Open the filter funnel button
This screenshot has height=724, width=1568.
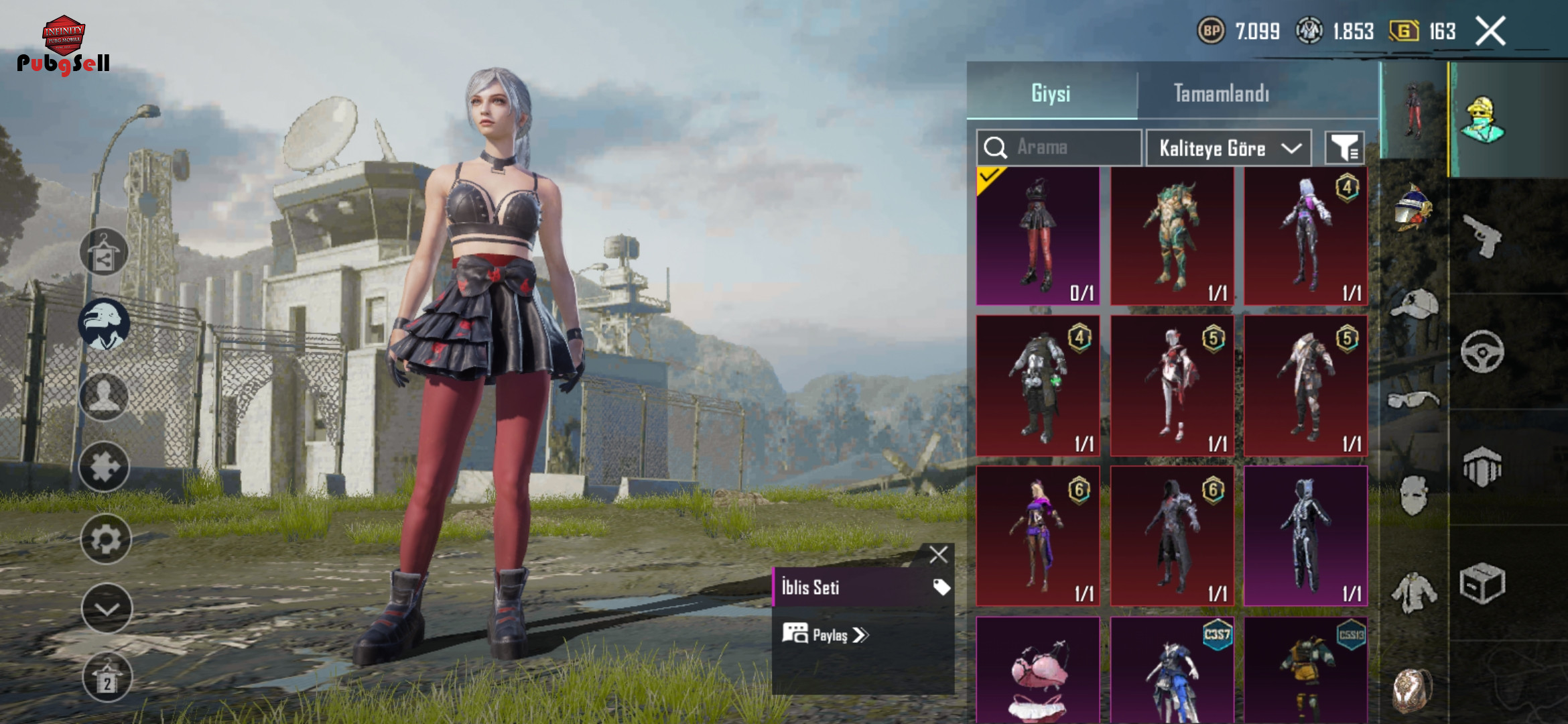pos(1344,148)
